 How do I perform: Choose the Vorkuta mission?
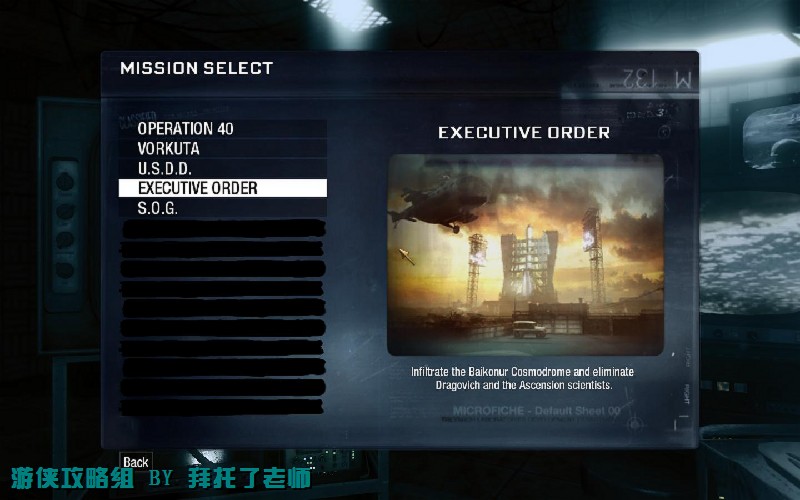click(169, 148)
